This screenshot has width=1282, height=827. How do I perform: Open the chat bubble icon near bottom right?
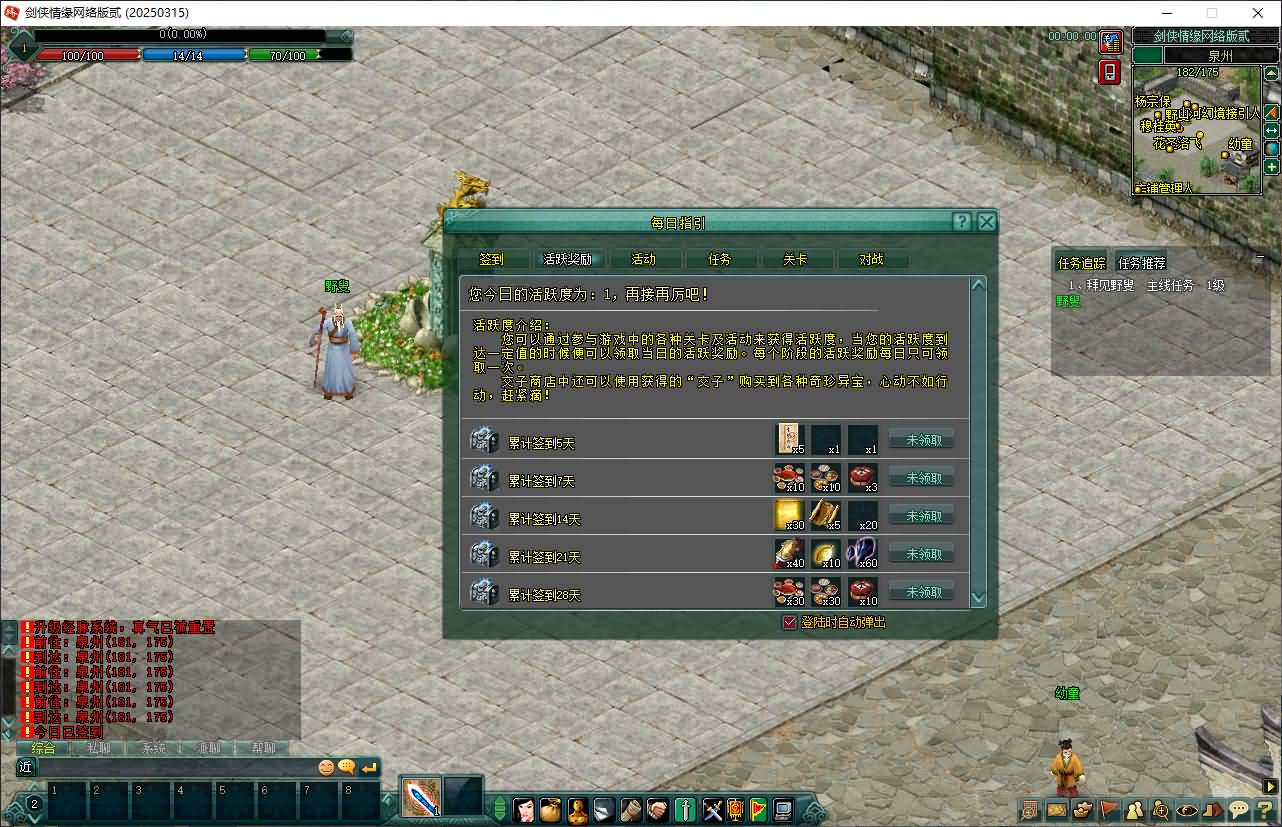(x=1237, y=810)
